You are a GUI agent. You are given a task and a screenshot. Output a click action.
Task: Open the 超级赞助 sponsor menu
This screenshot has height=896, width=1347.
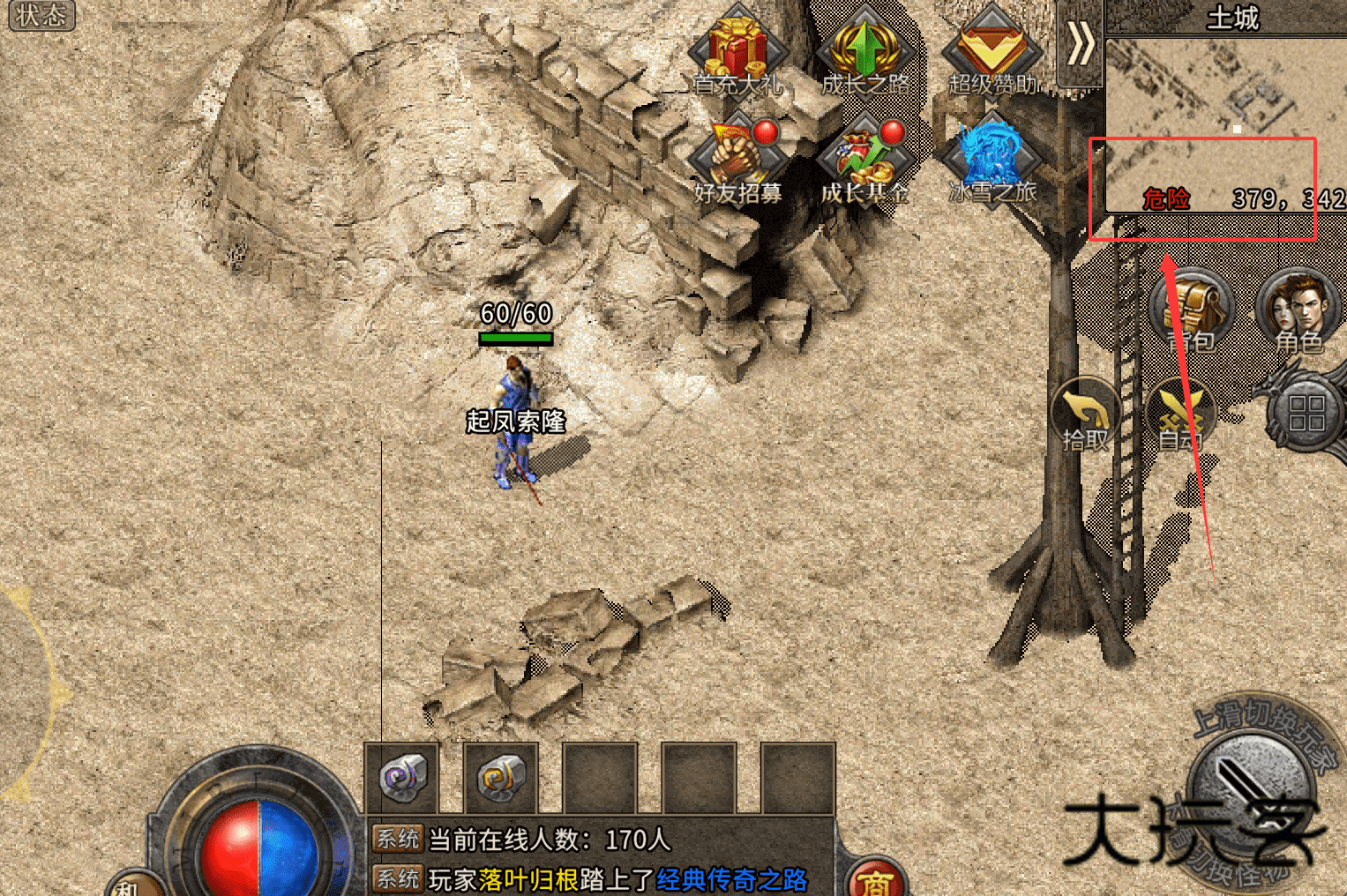pyautogui.click(x=992, y=51)
